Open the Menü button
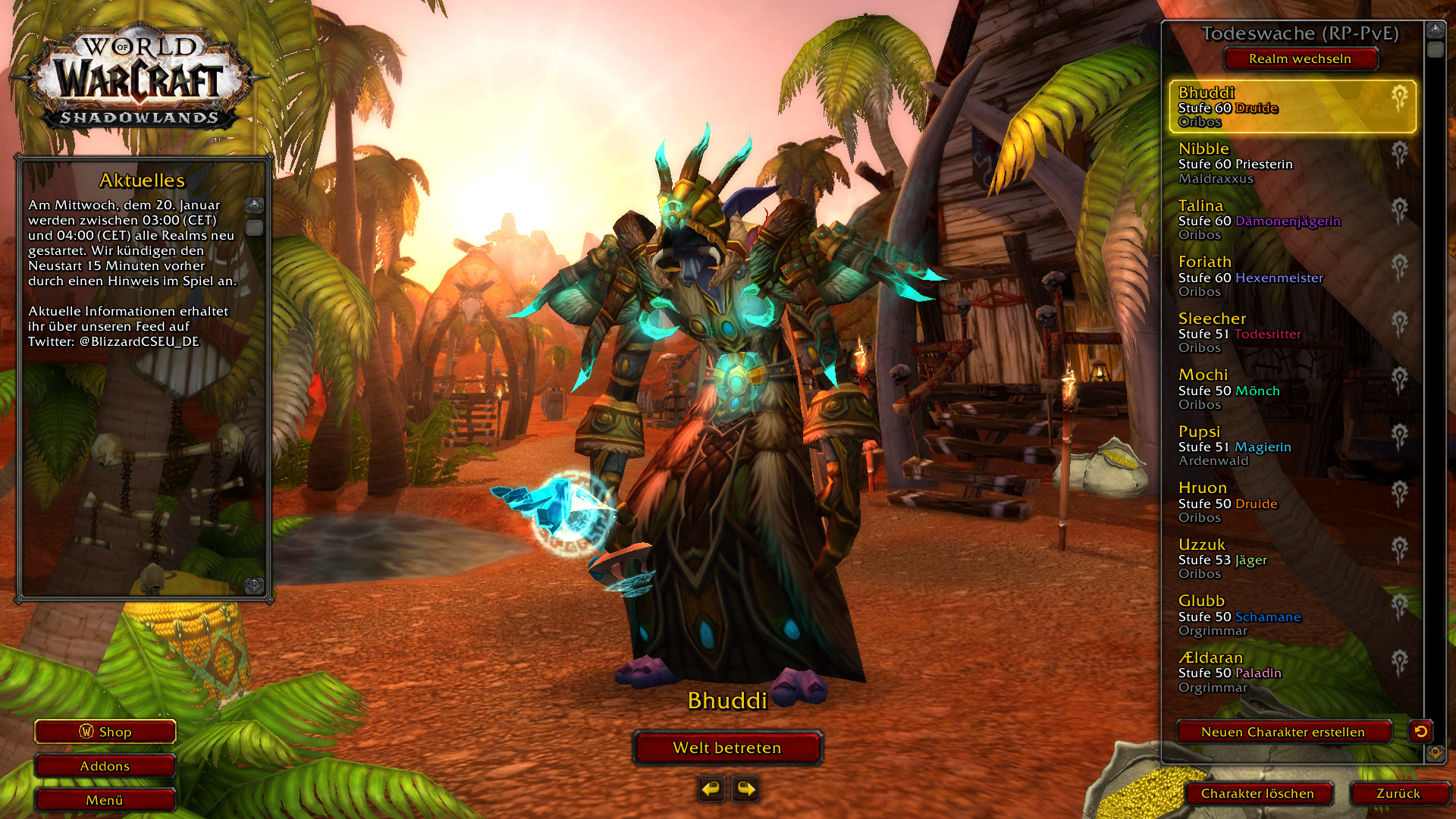Viewport: 1456px width, 819px height. 105,800
